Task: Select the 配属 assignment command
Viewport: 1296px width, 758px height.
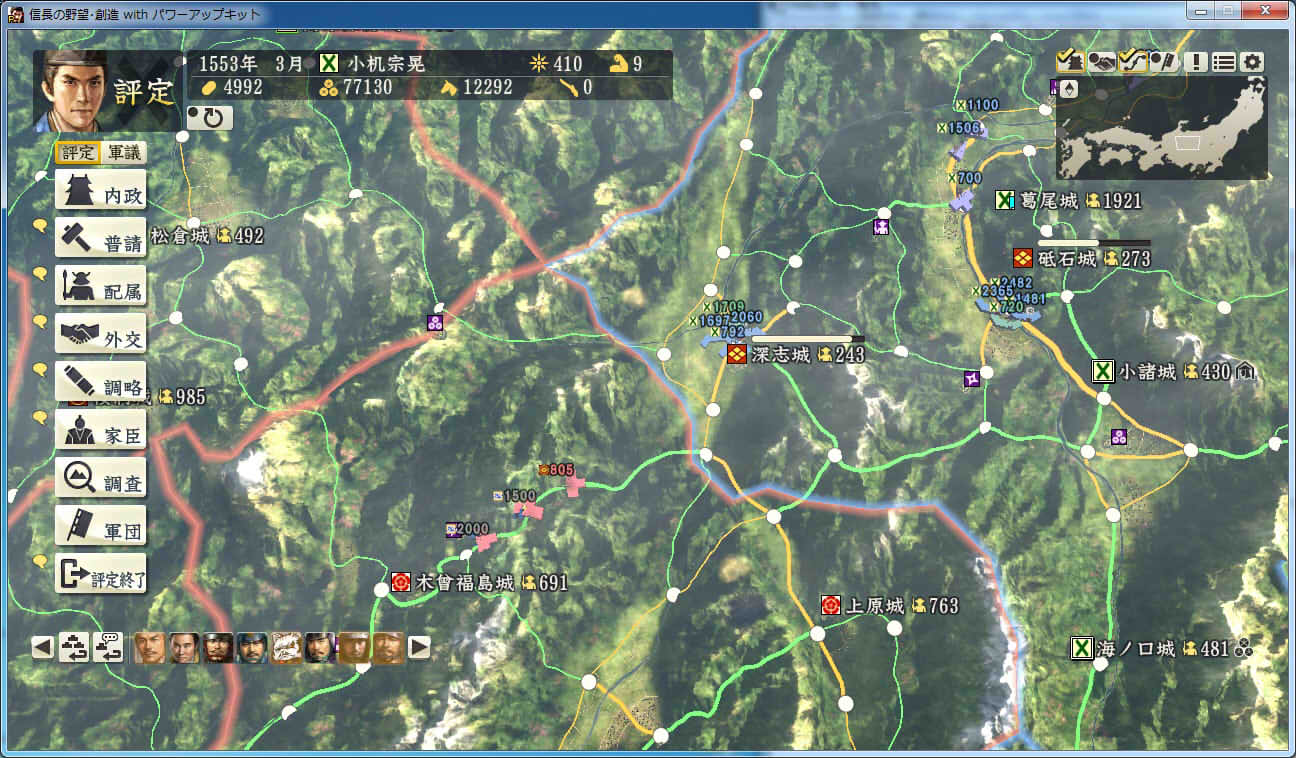Action: [x=101, y=286]
